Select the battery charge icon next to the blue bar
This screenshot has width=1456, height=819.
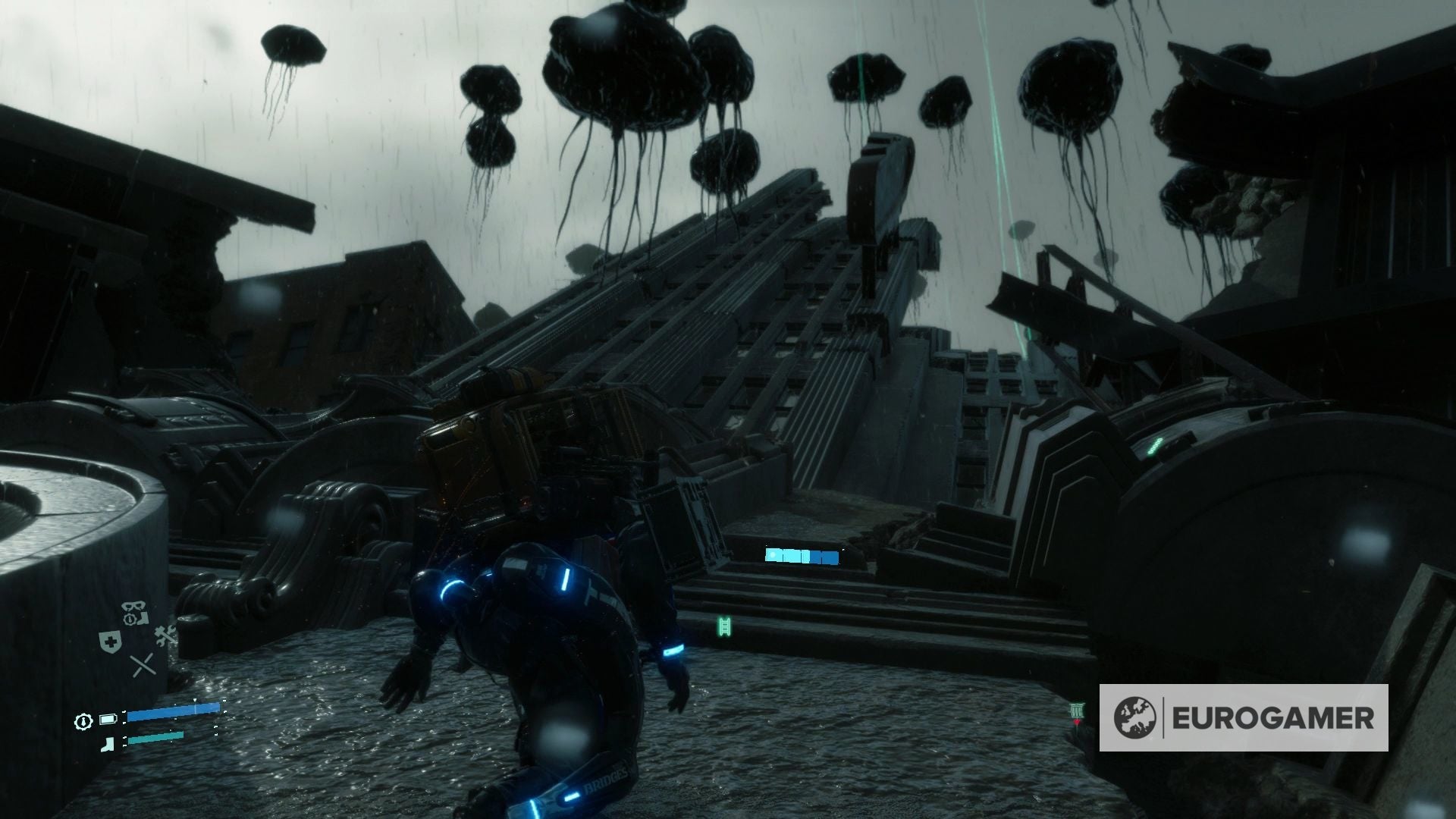click(x=108, y=719)
